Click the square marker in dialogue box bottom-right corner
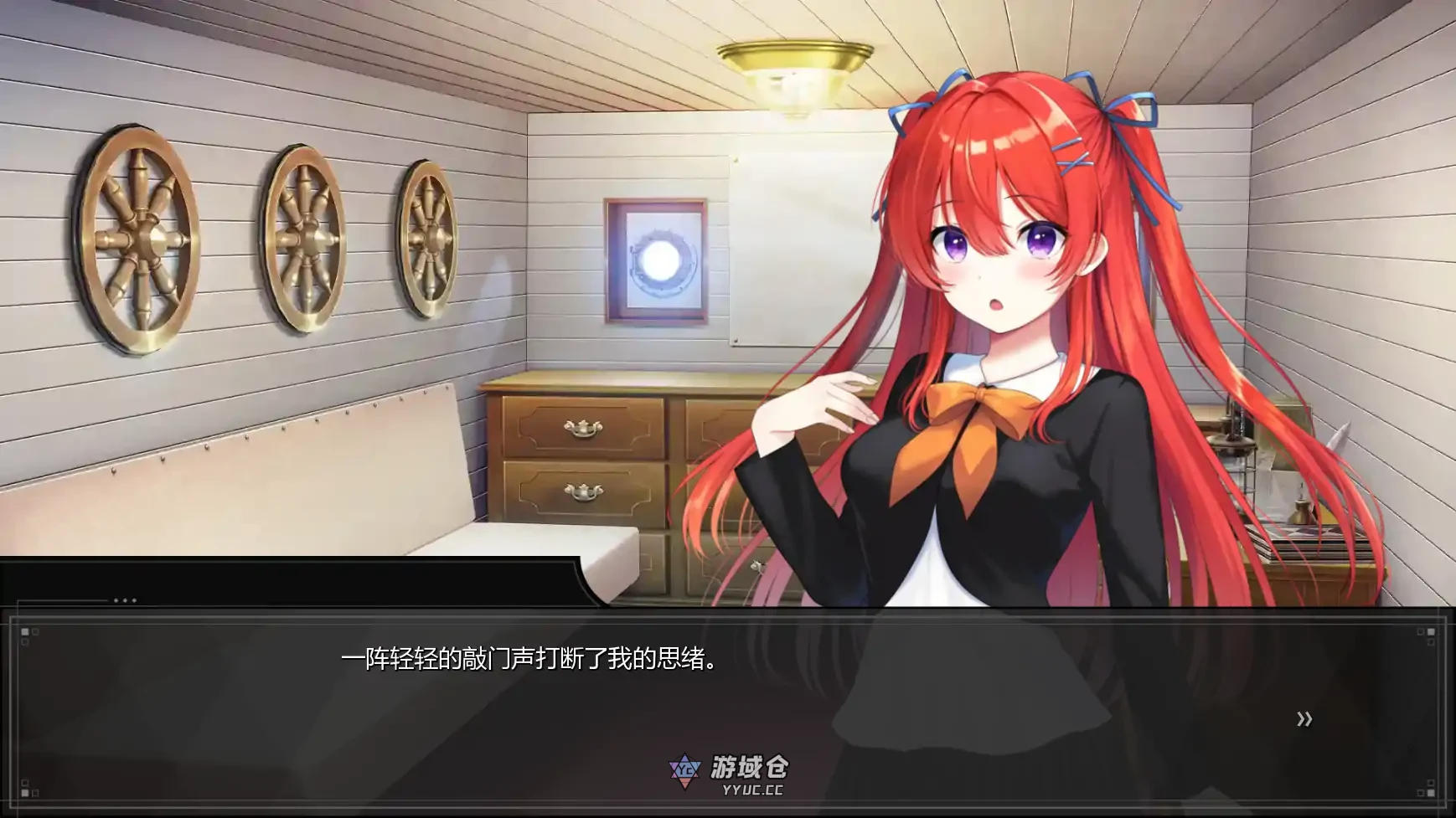Screen dimensions: 1456x818 (1431, 793)
